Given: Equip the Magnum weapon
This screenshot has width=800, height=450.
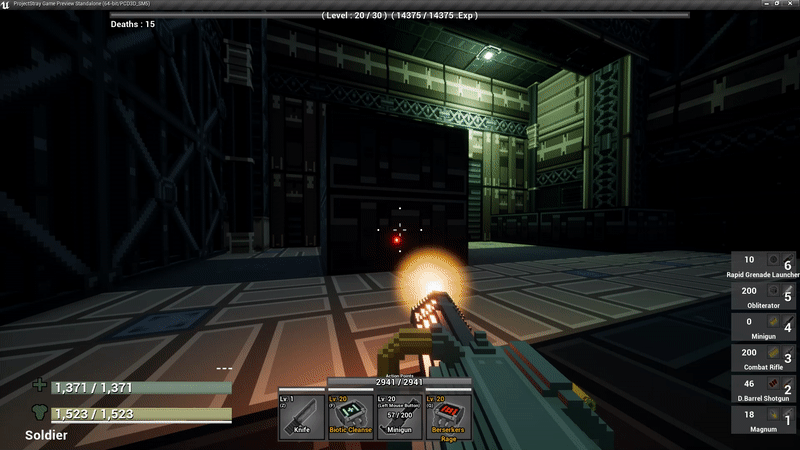Looking at the screenshot, I should 765,420.
